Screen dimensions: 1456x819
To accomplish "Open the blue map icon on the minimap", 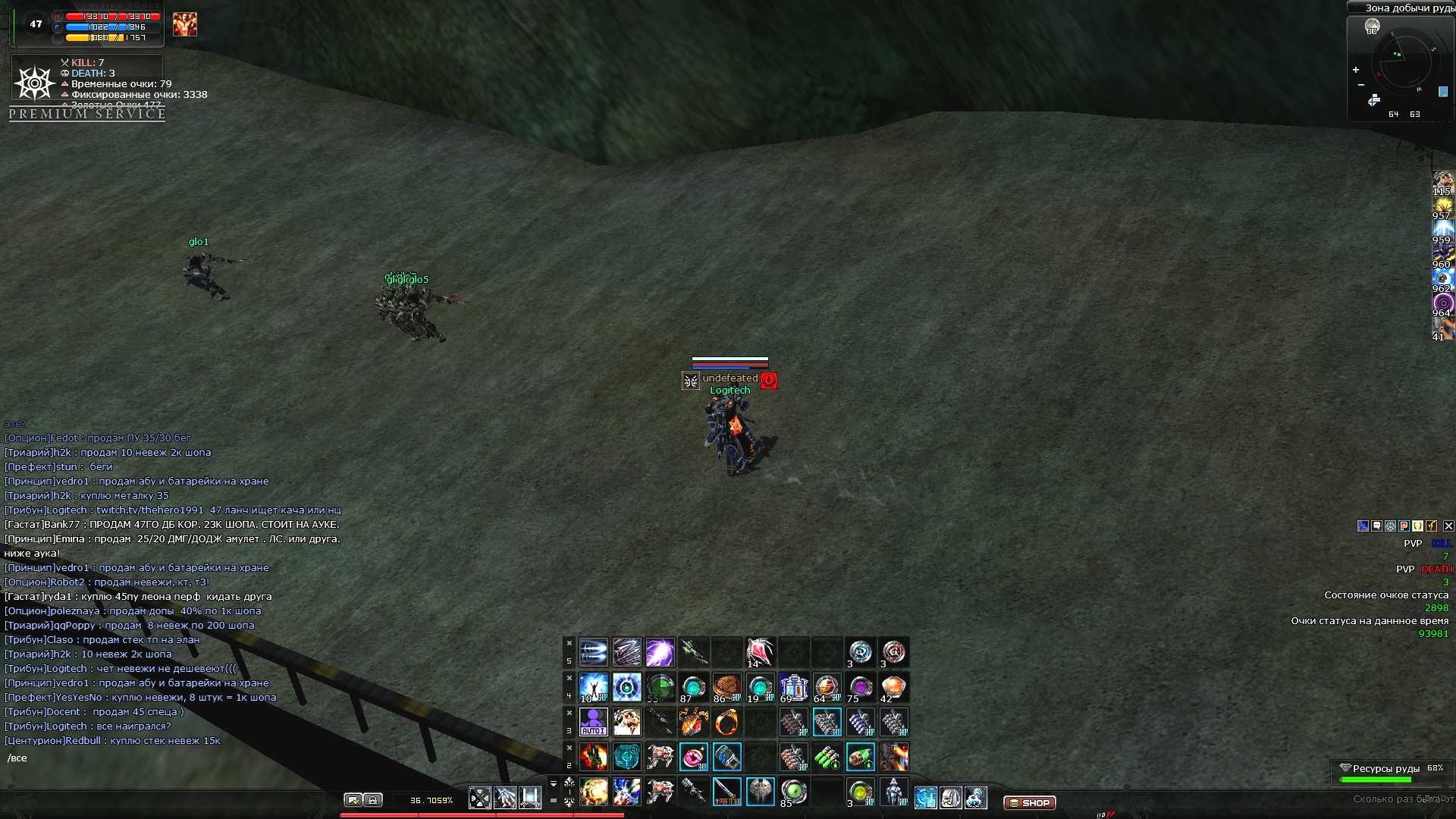I will click(x=1442, y=92).
